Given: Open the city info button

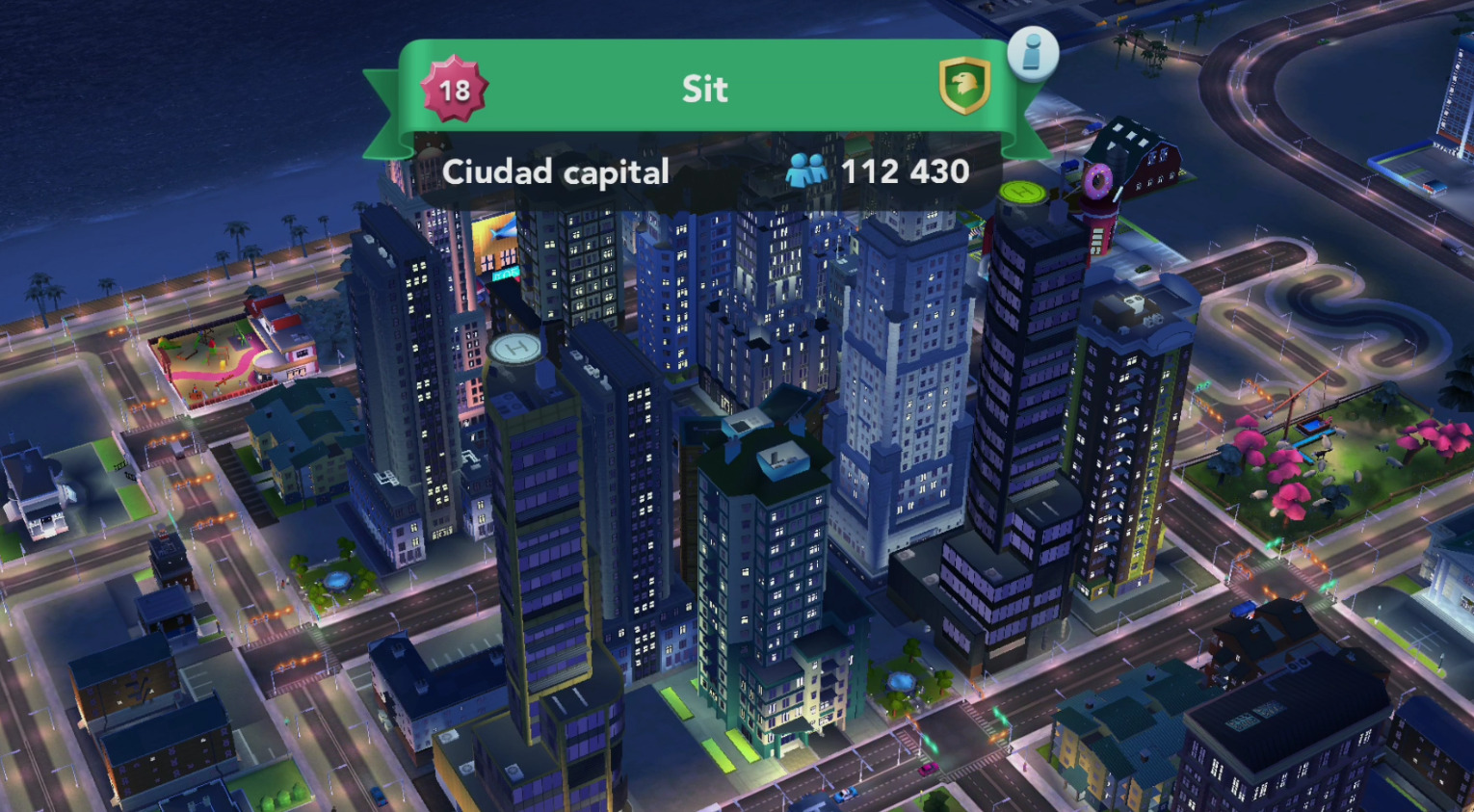Looking at the screenshot, I should coord(1032,53).
